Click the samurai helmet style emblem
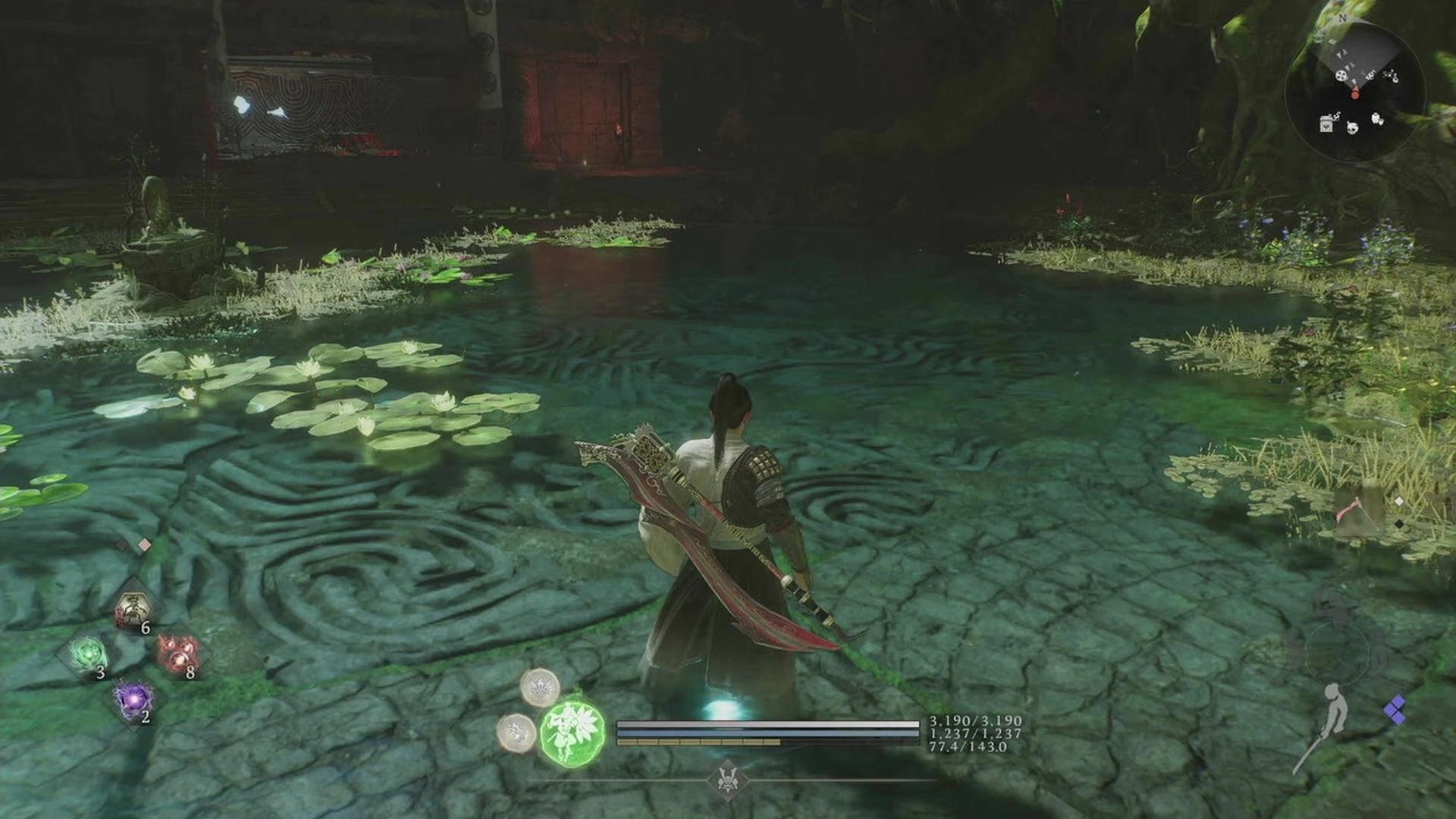This screenshot has height=819, width=1456. click(x=729, y=781)
